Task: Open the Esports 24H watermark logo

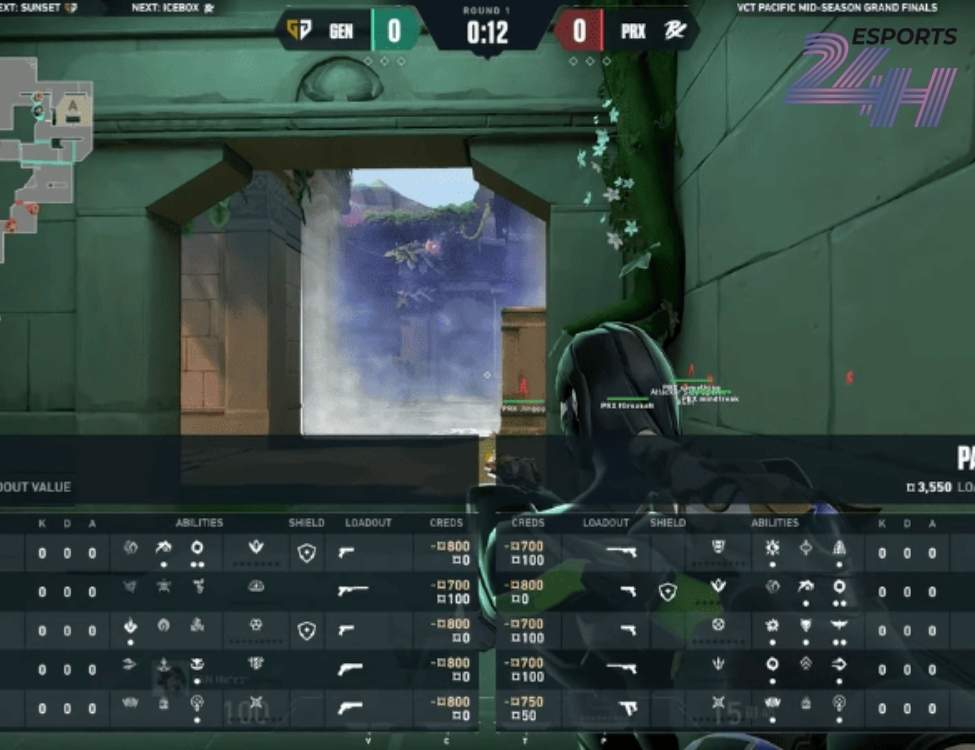Action: point(870,78)
